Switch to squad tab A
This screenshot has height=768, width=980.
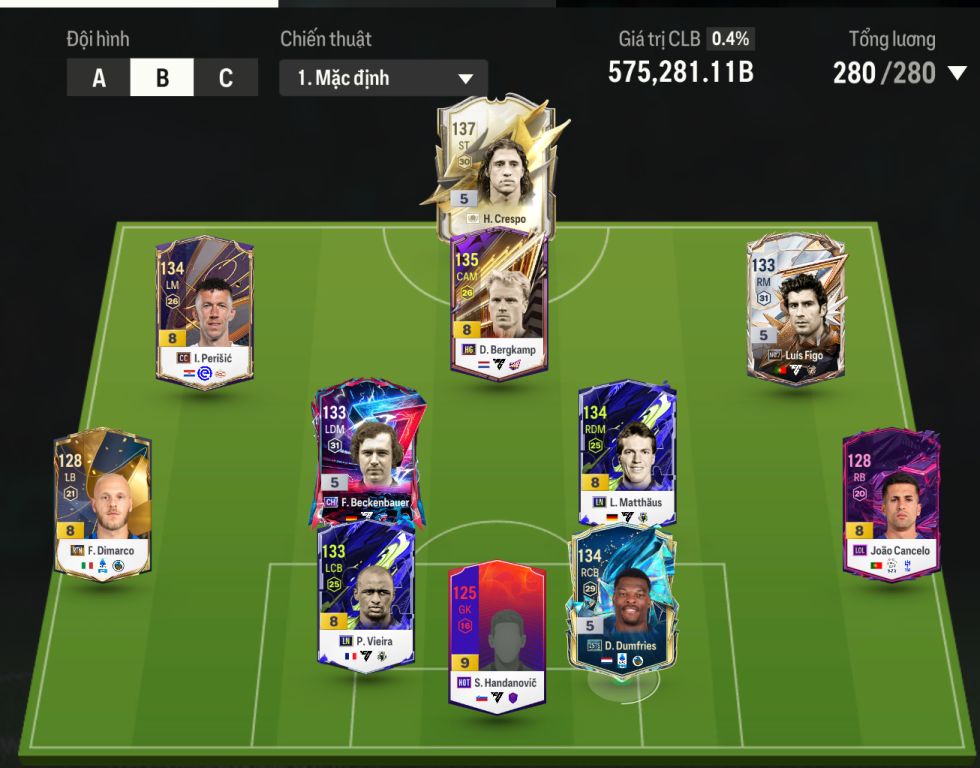98,78
